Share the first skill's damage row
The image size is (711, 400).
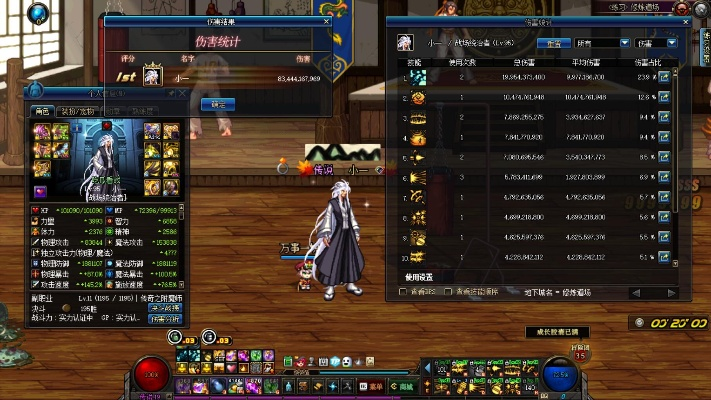(663, 77)
